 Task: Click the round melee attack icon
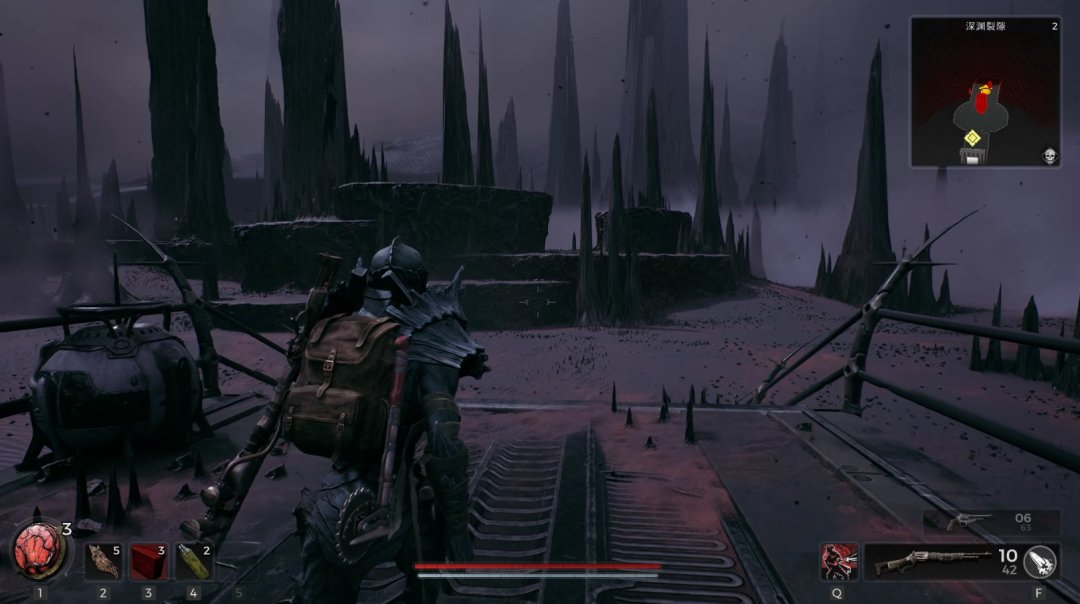[x=1040, y=561]
